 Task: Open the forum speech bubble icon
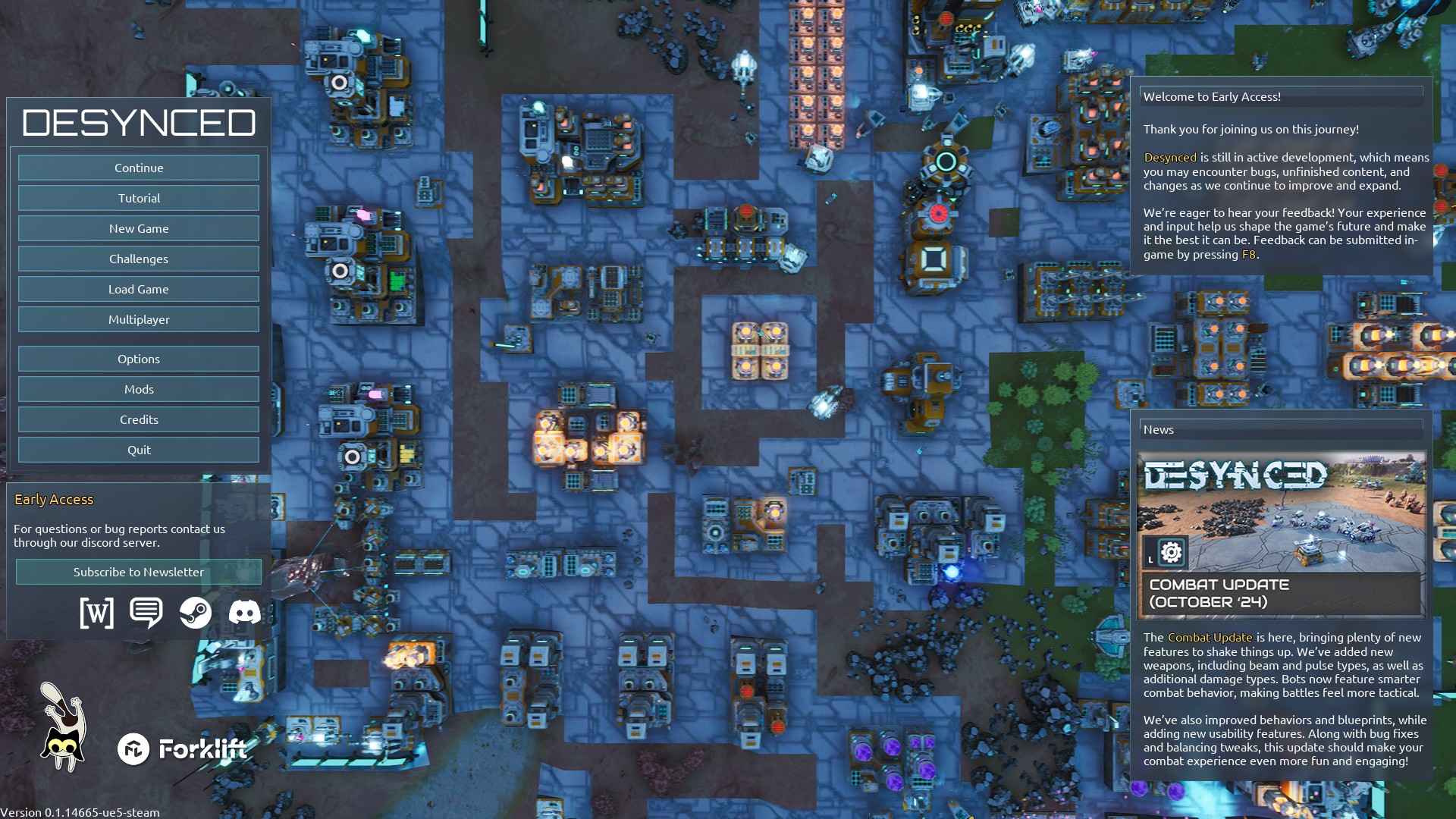pyautogui.click(x=146, y=612)
